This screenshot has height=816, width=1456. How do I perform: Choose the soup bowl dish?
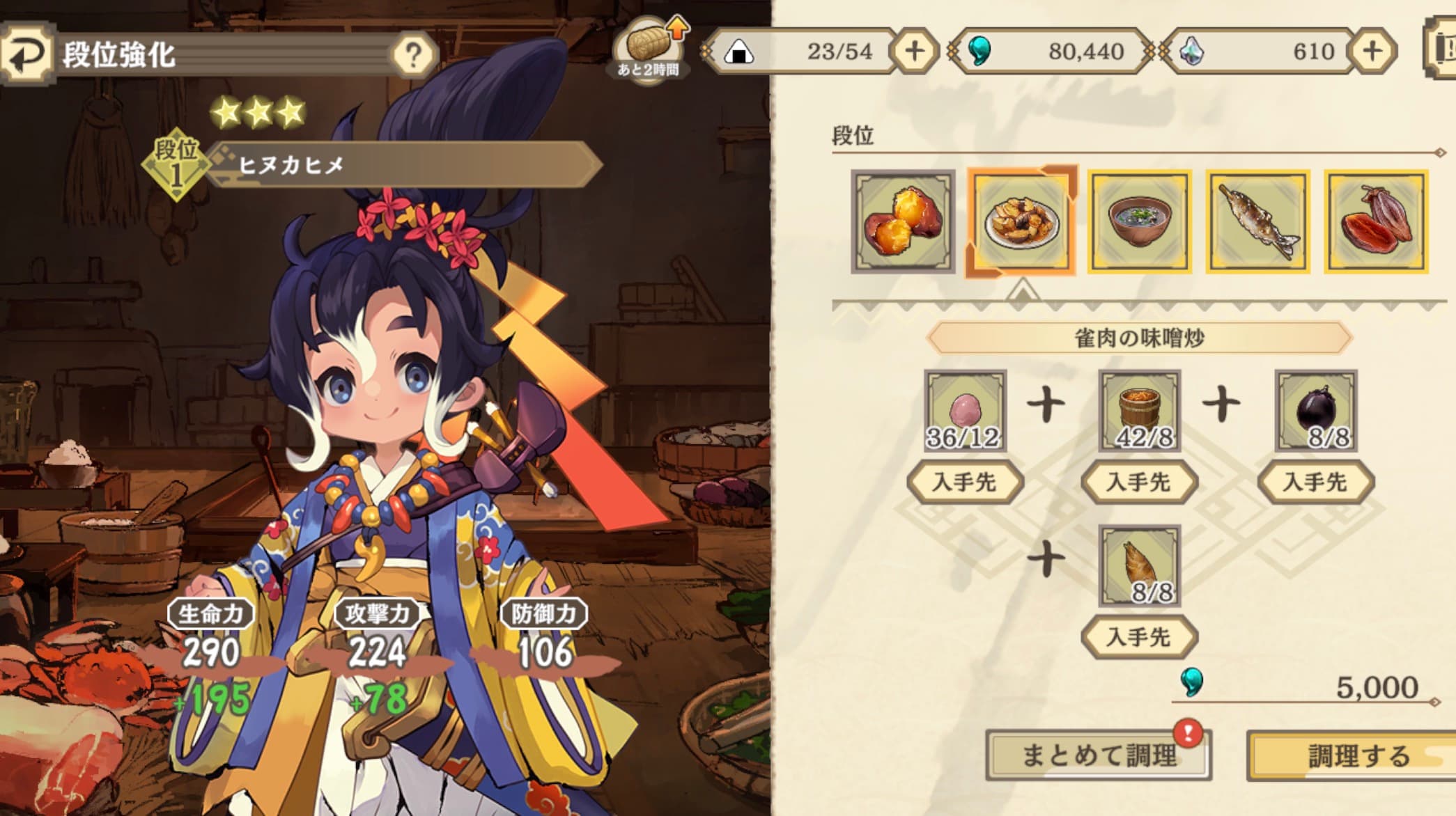1140,222
